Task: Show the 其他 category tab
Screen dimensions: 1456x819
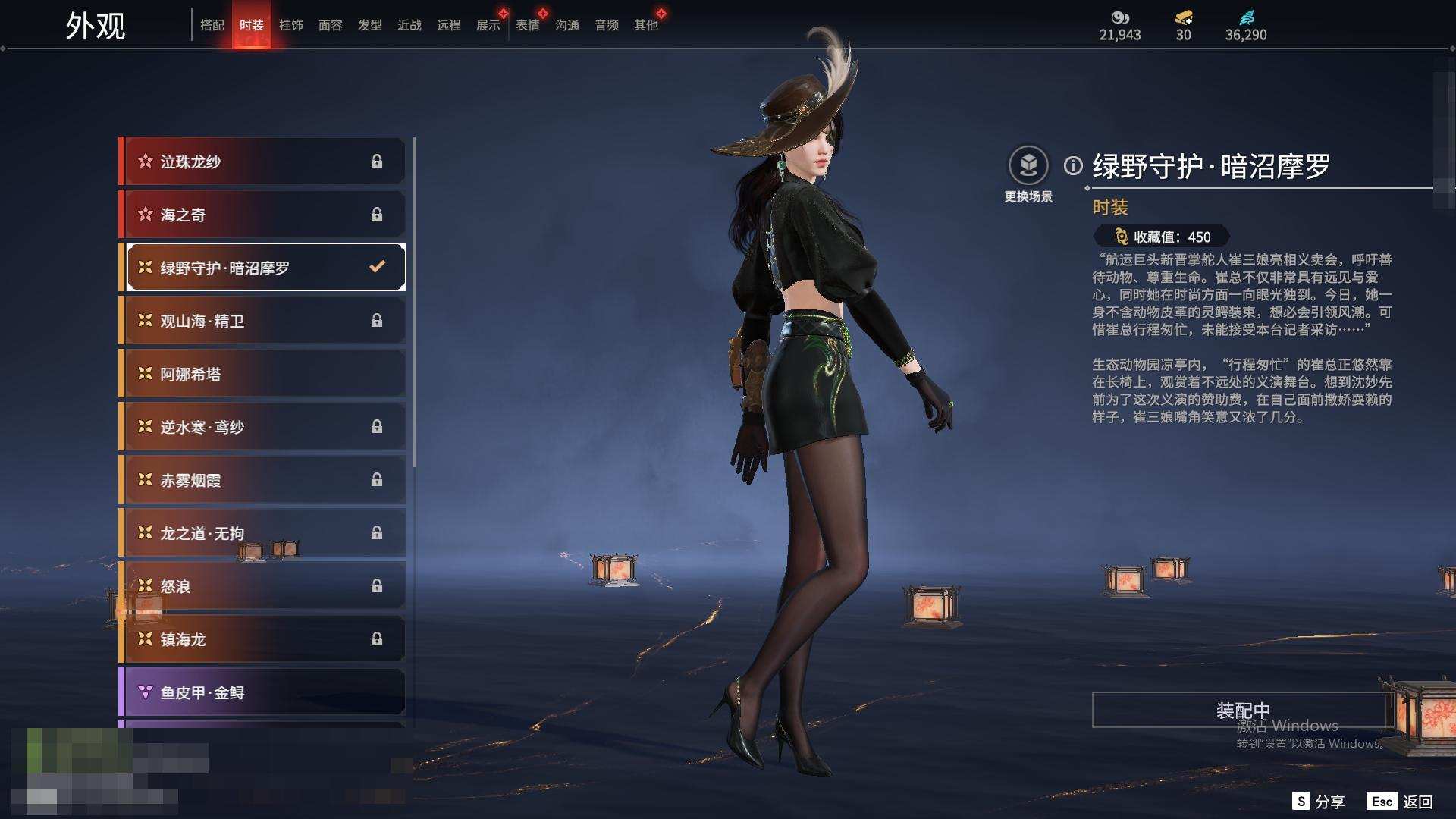Action: 646,25
